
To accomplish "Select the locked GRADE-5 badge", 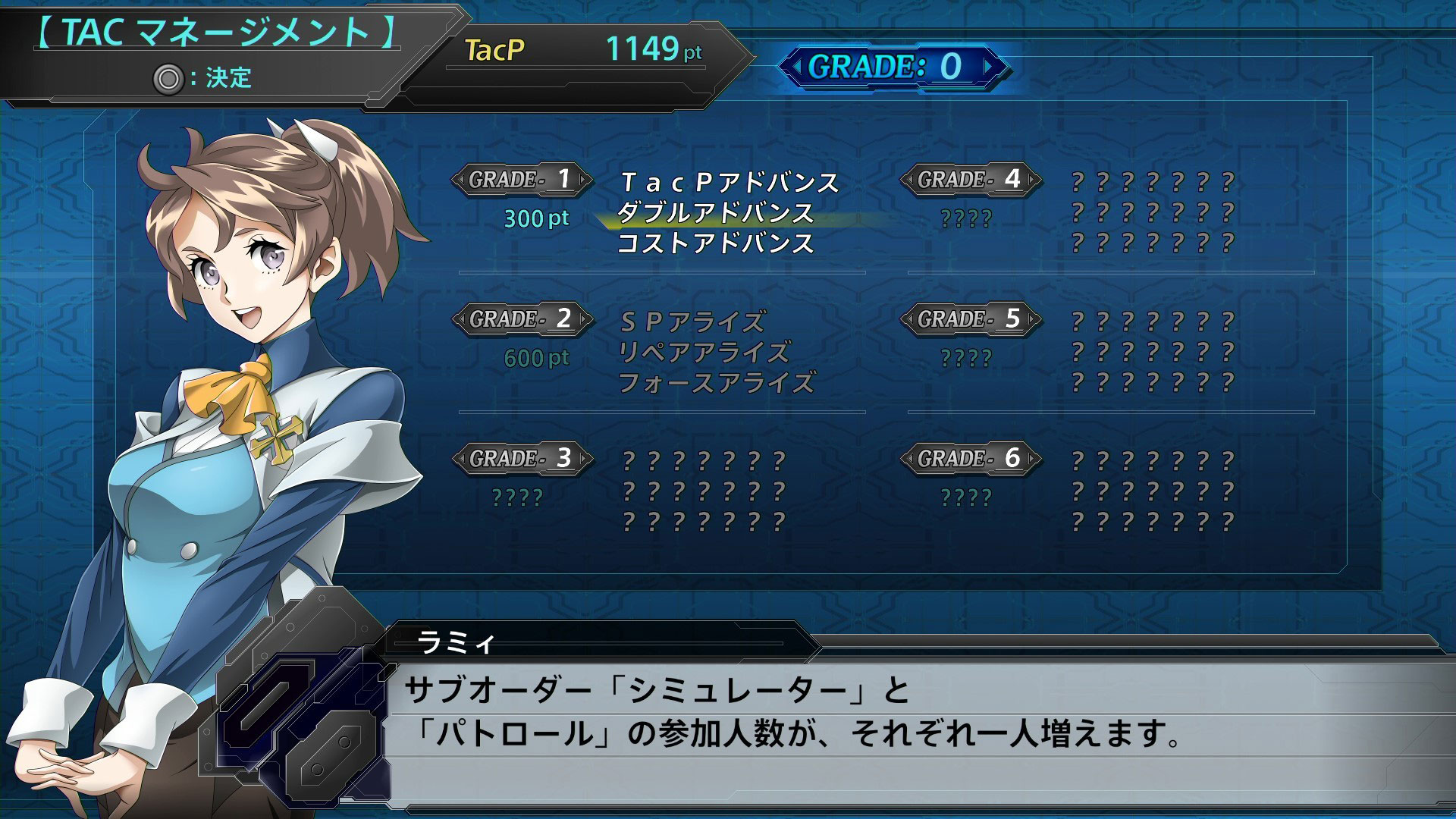I will pos(971,319).
